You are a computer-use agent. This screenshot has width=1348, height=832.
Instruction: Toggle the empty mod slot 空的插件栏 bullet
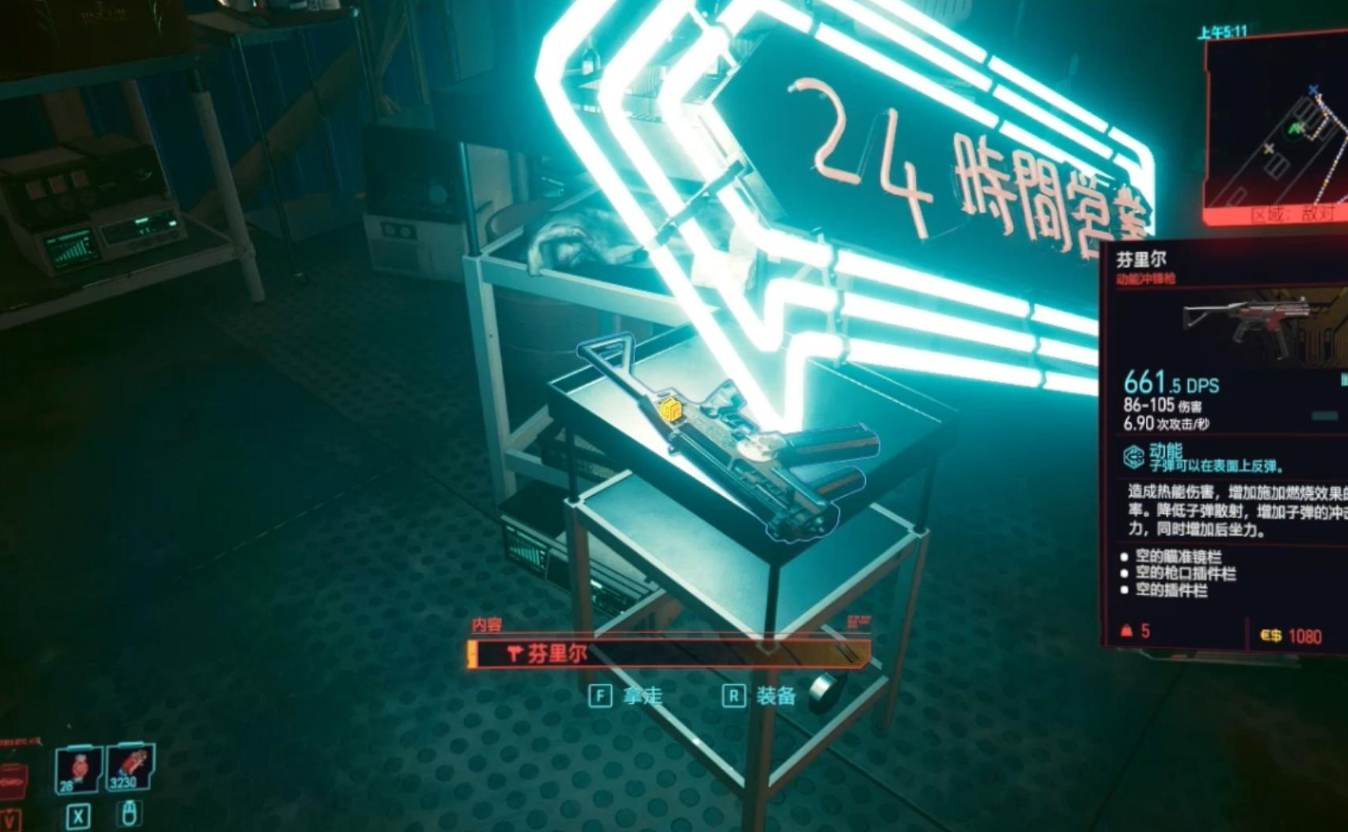[x=1123, y=587]
